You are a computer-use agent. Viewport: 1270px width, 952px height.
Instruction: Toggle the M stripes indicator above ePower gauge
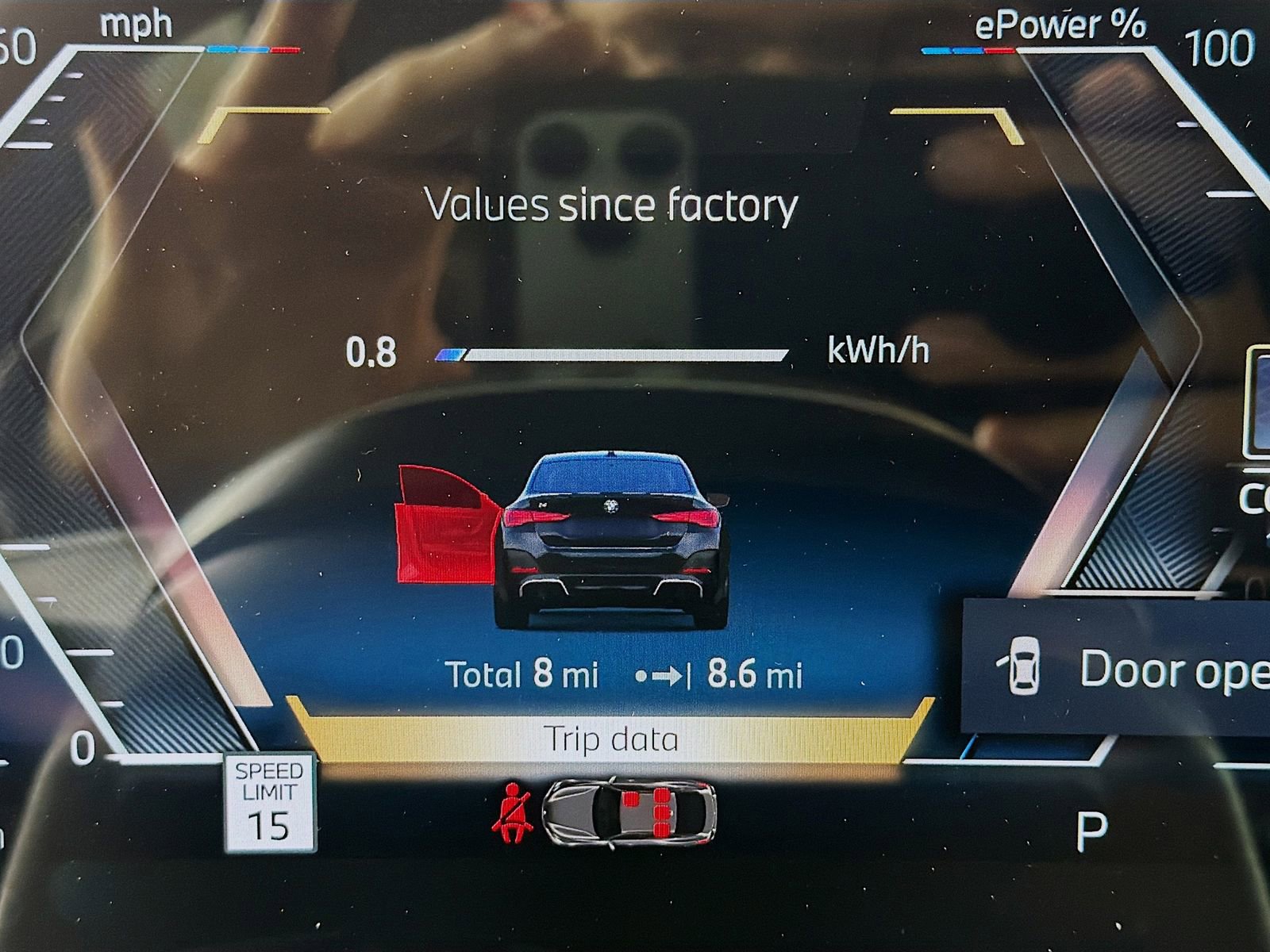click(x=967, y=49)
